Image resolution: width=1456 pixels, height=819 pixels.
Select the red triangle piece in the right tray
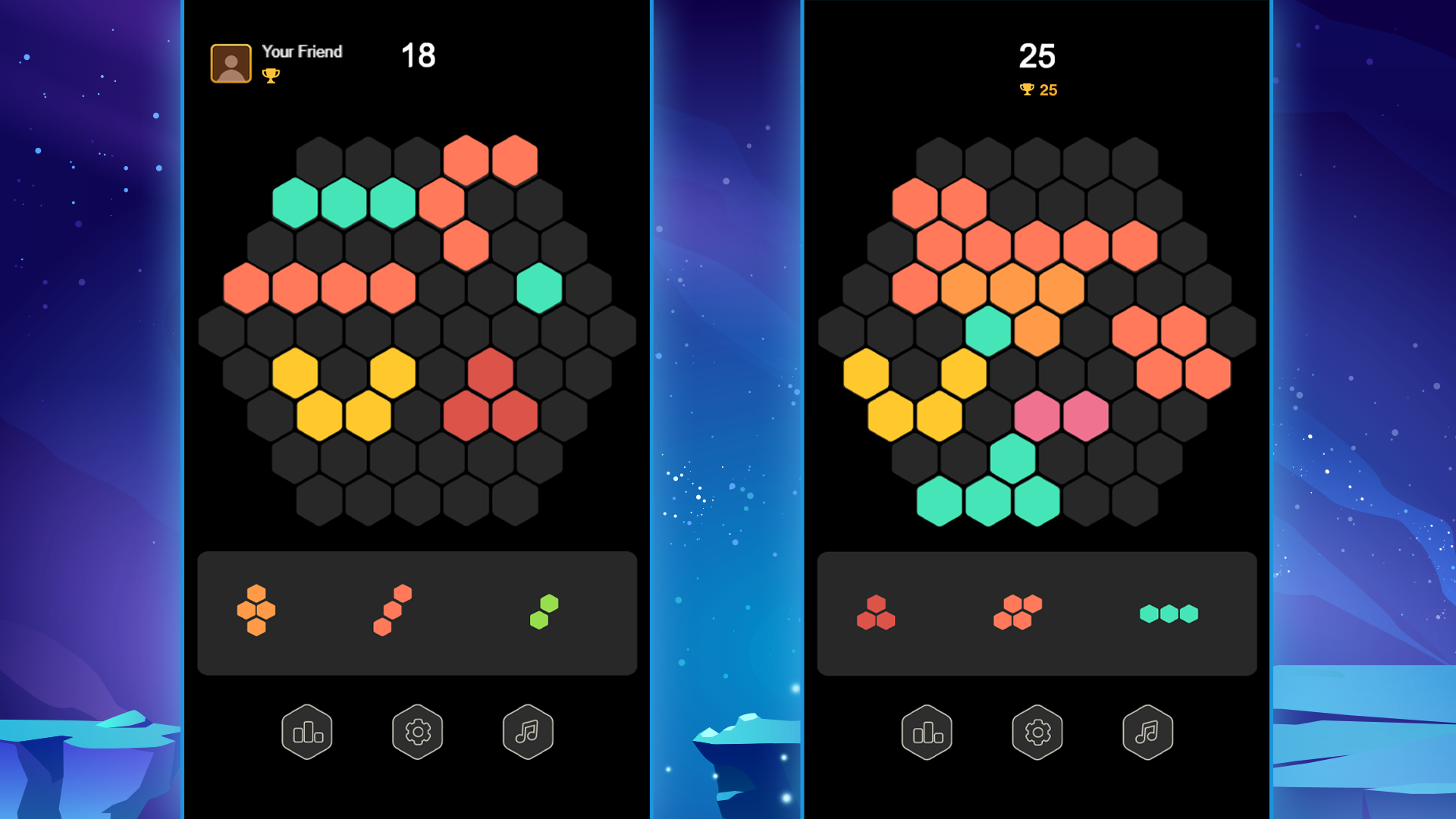click(x=877, y=613)
